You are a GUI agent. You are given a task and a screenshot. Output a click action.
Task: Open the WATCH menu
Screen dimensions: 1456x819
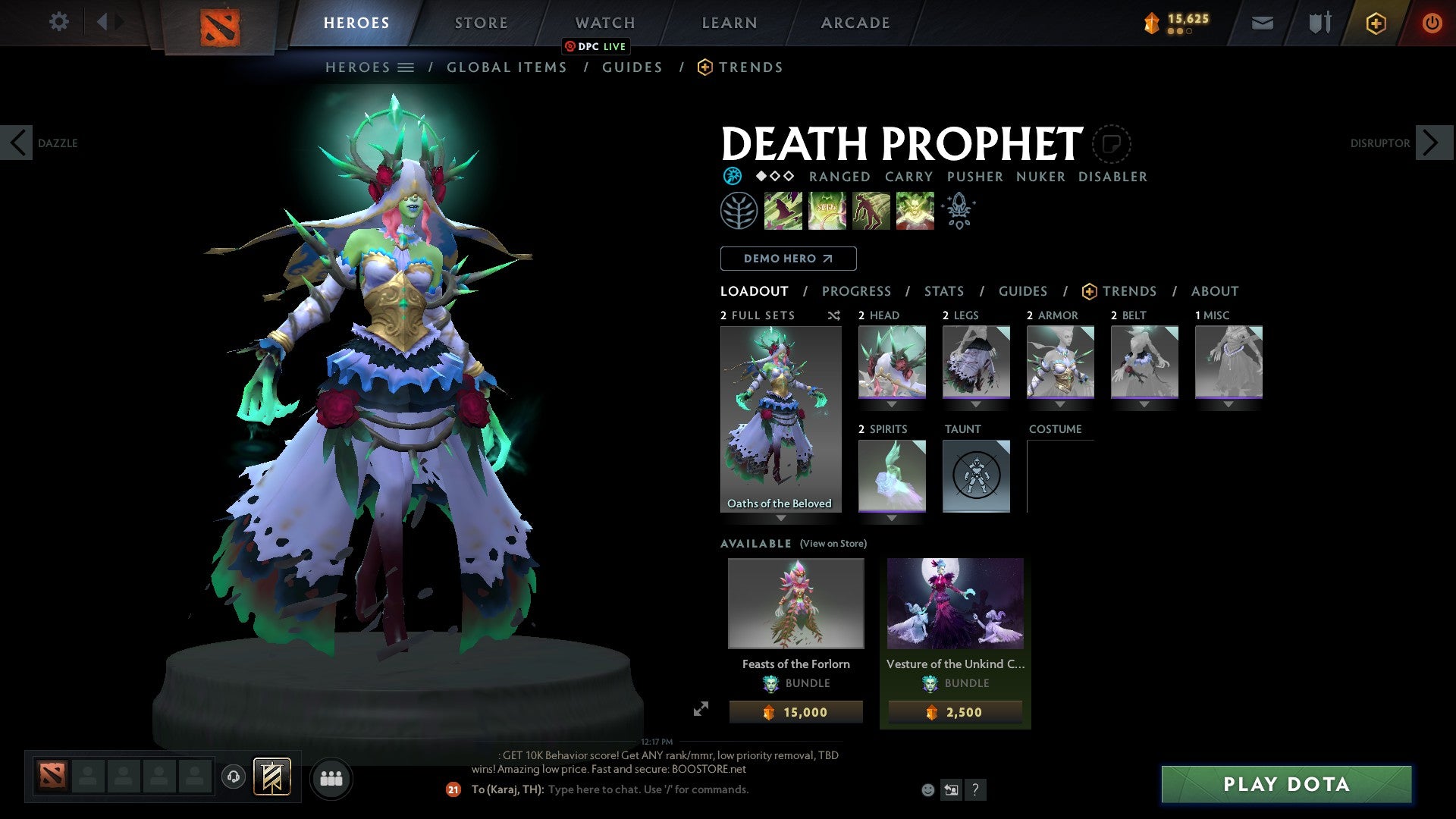pyautogui.click(x=604, y=23)
